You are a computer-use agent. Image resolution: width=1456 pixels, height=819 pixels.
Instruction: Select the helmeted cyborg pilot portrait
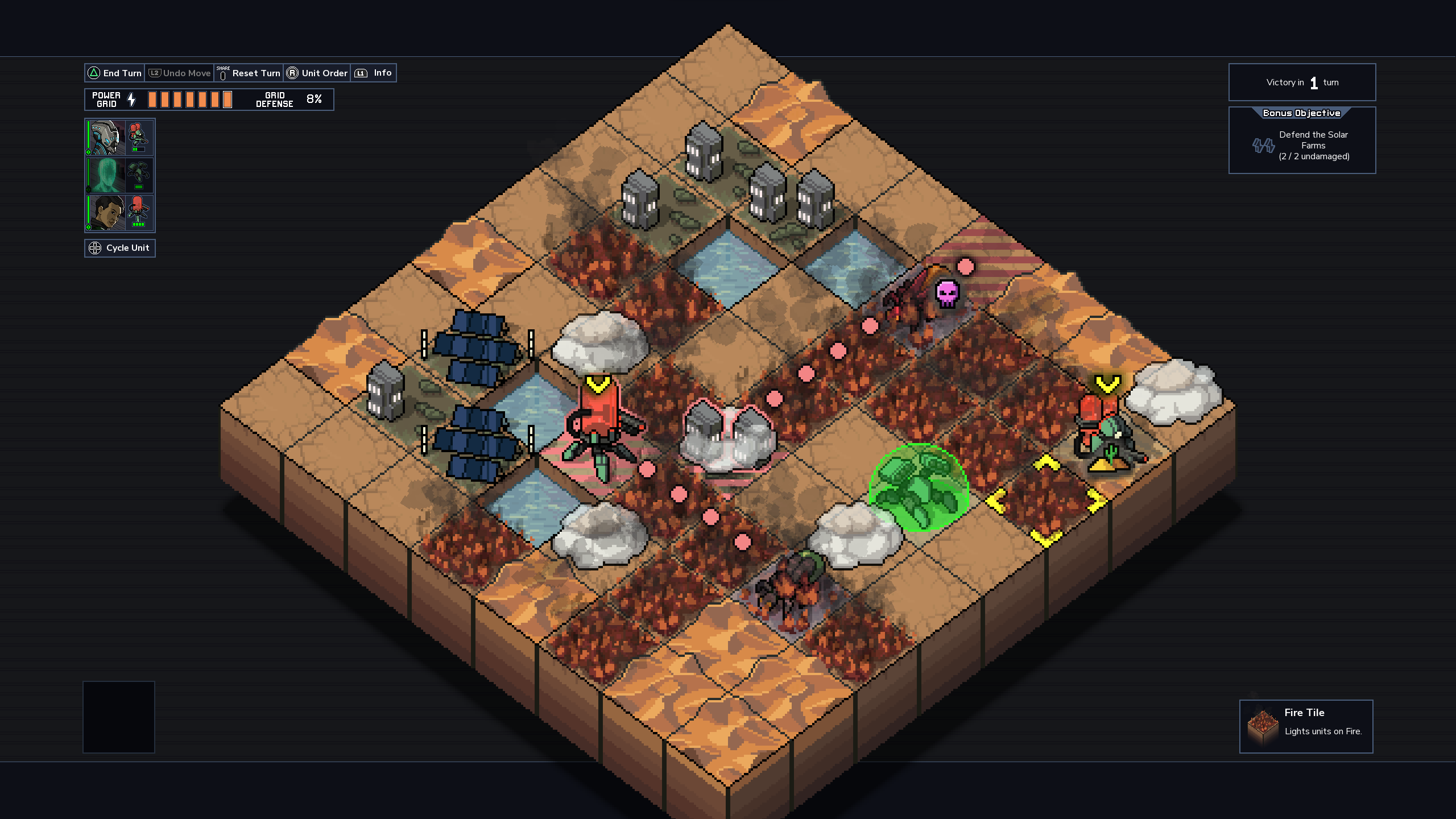[x=106, y=138]
